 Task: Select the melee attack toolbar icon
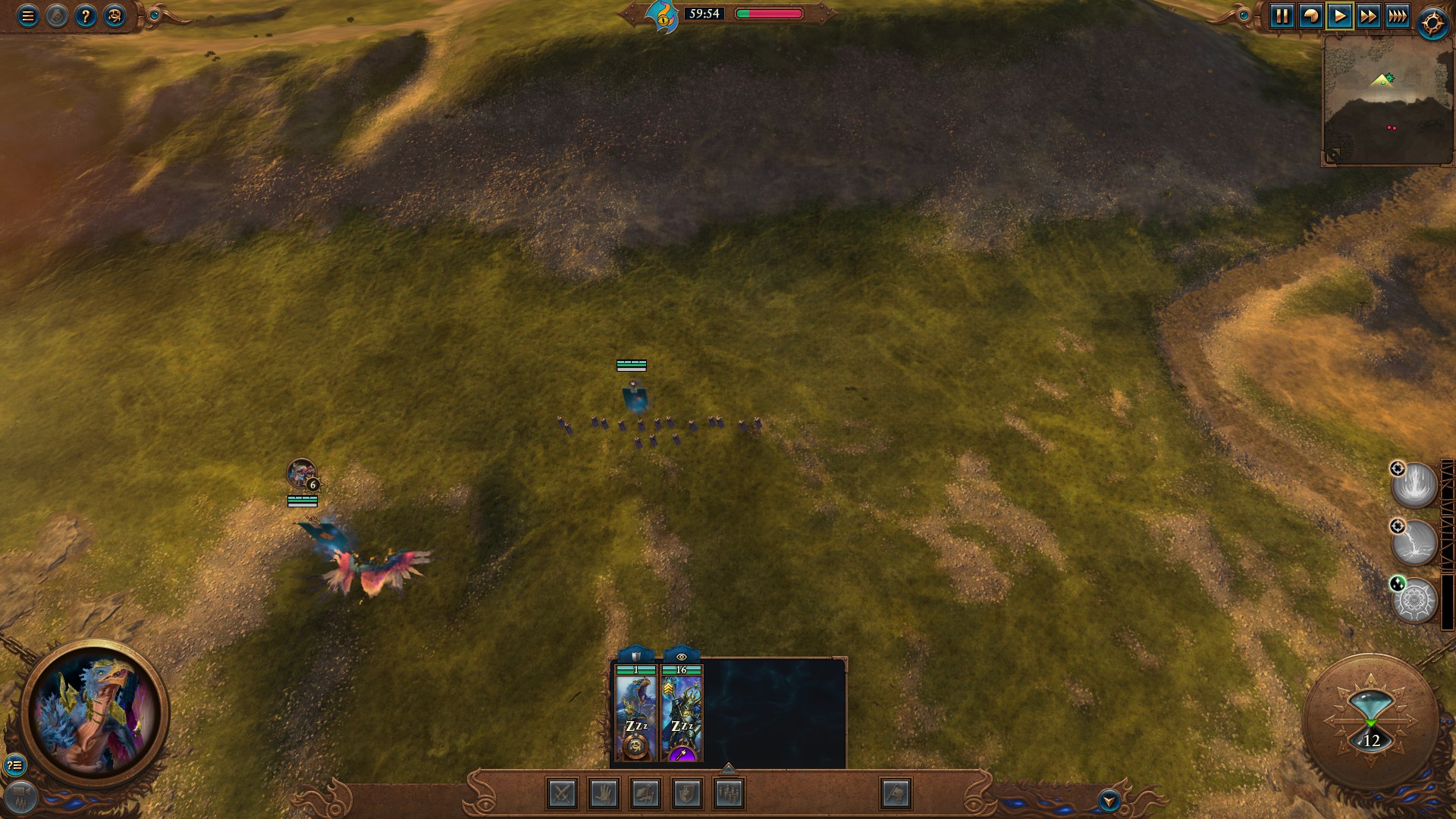tap(561, 795)
